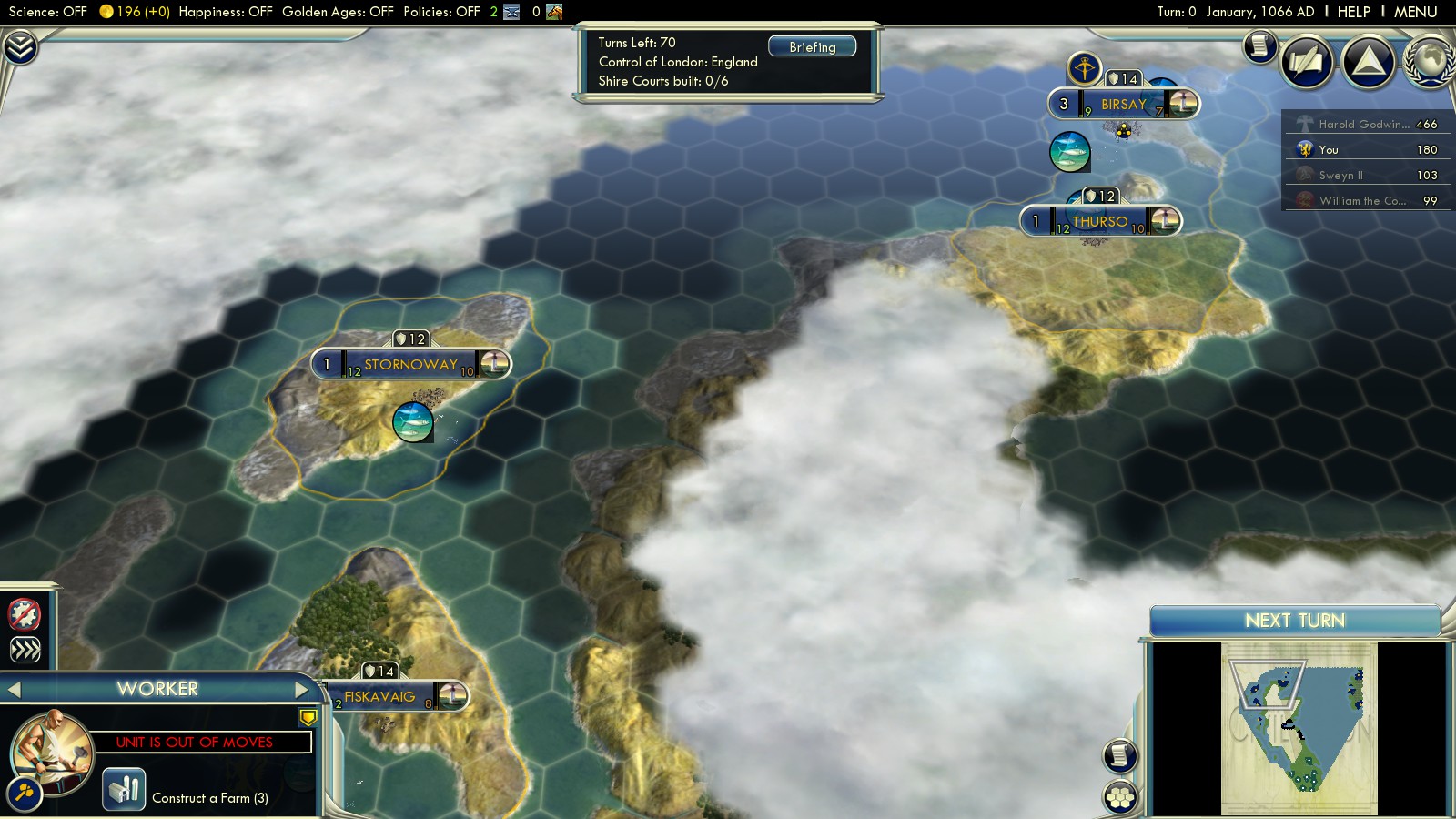
Task: Select the Thurso city banner
Action: point(1099,221)
